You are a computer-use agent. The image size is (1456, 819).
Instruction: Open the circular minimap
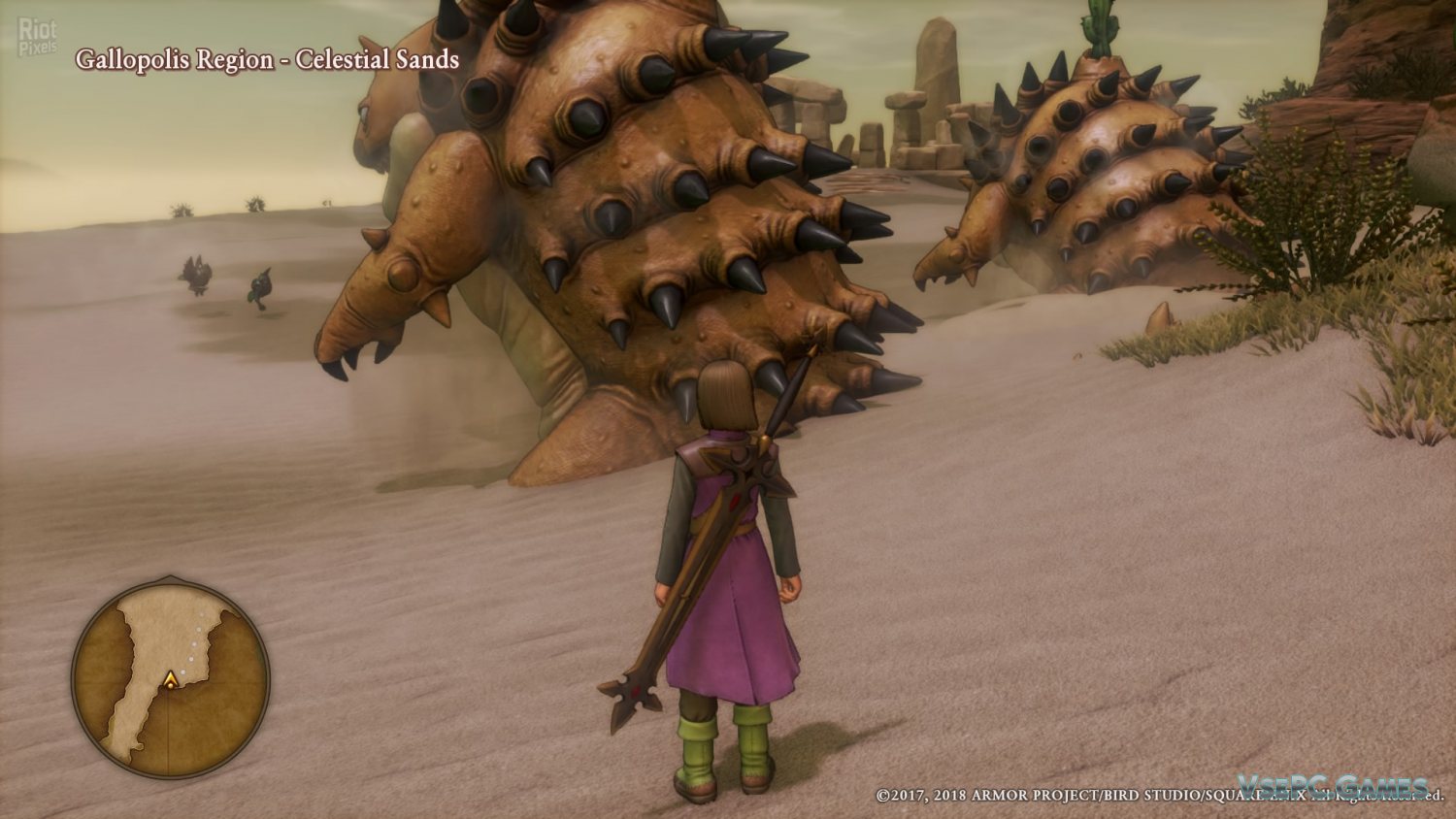tap(171, 678)
